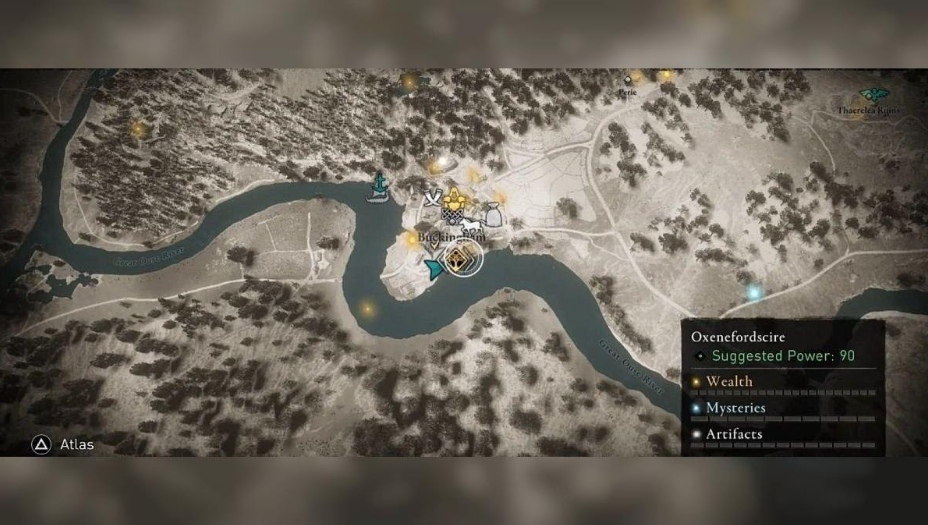Click the Celtic knot marker below the helmet

pos(453,215)
